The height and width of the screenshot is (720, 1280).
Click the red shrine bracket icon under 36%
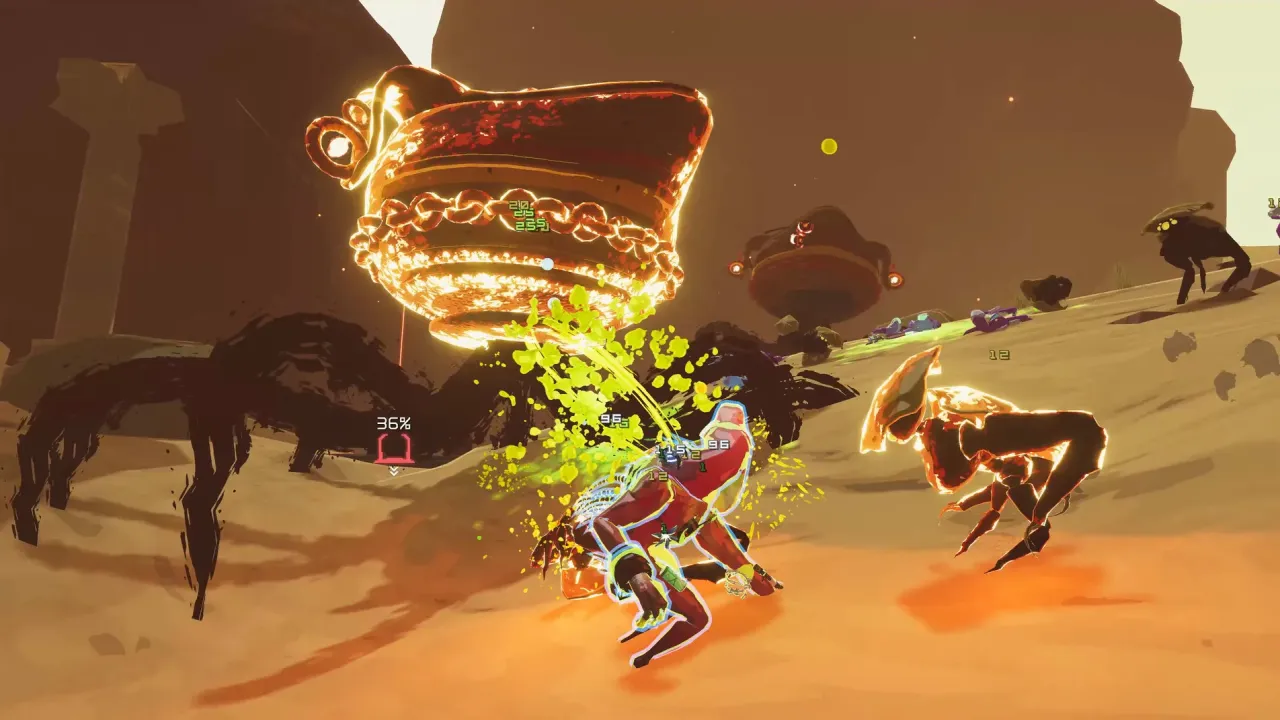[x=398, y=448]
